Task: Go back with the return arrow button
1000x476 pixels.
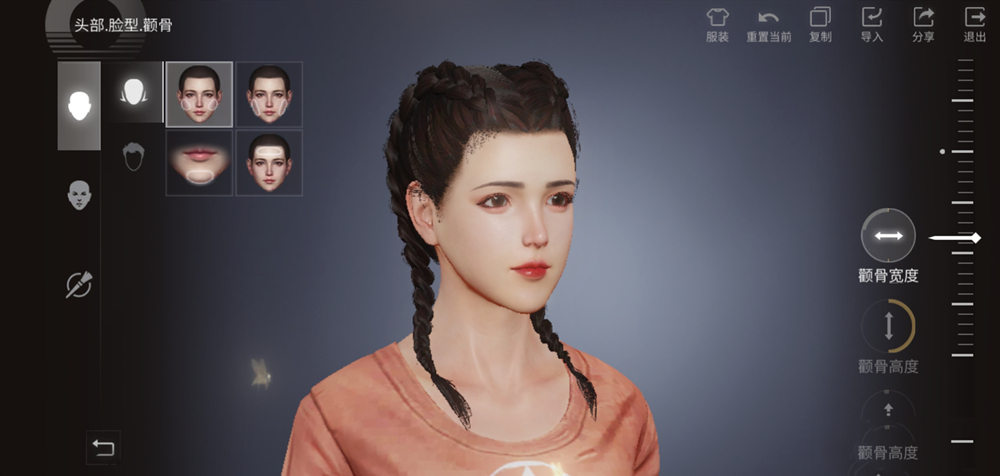Action: 103,447
